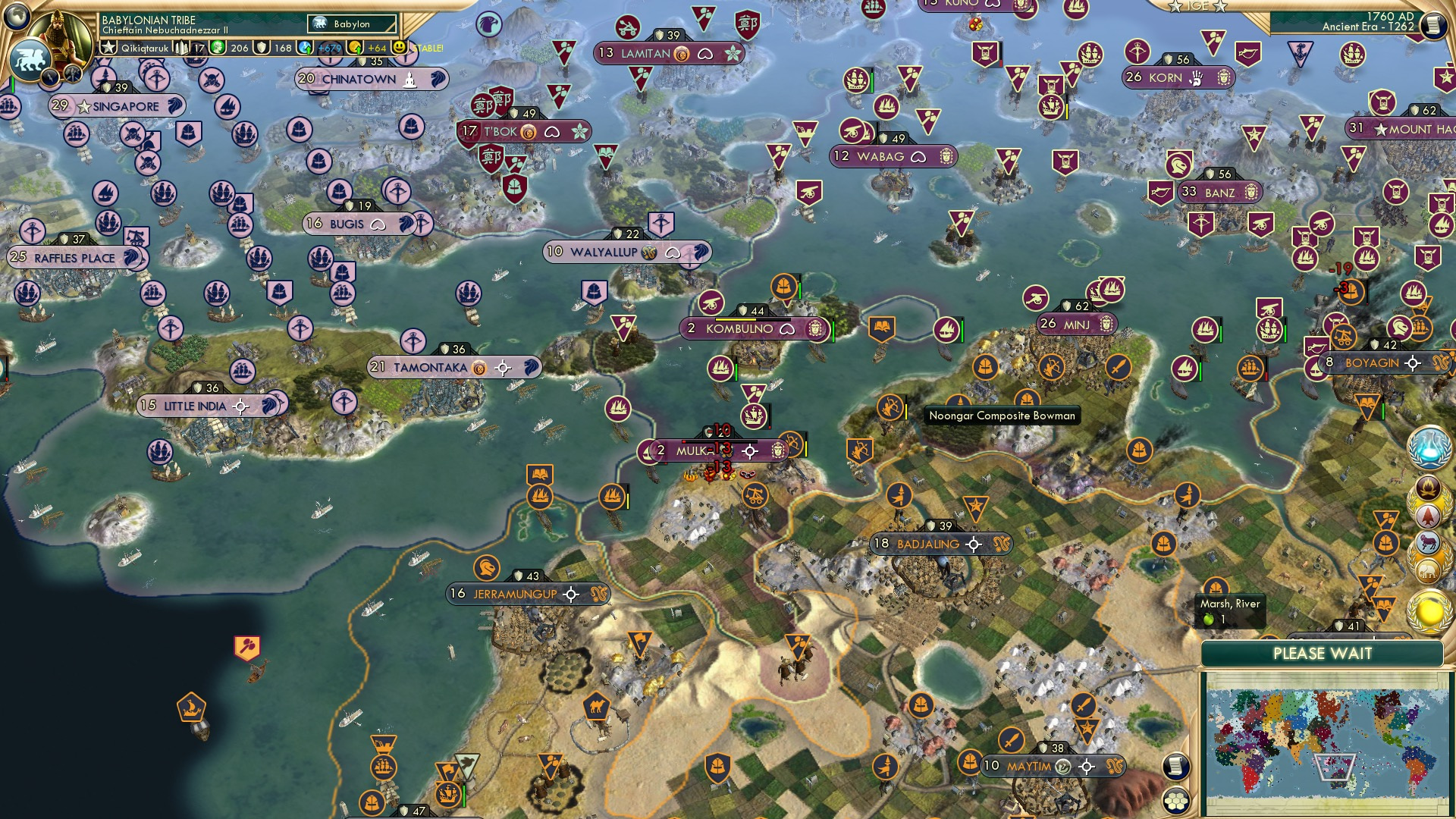The width and height of the screenshot is (1456, 819).
Task: Select the Babylon civilization button
Action: pyautogui.click(x=353, y=24)
